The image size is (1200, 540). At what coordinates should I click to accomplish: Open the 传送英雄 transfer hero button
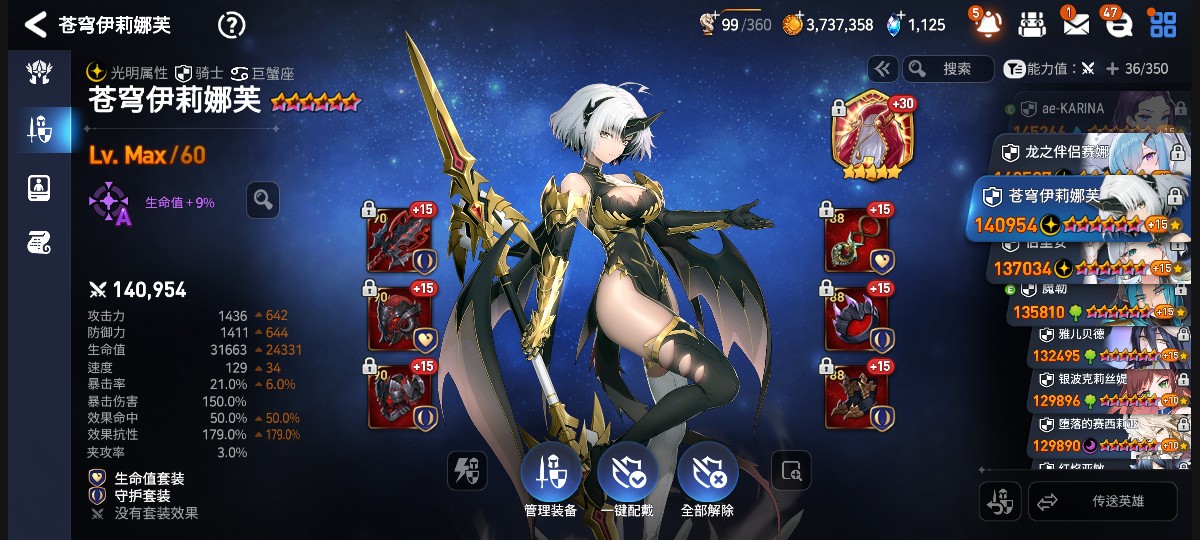tap(1102, 502)
